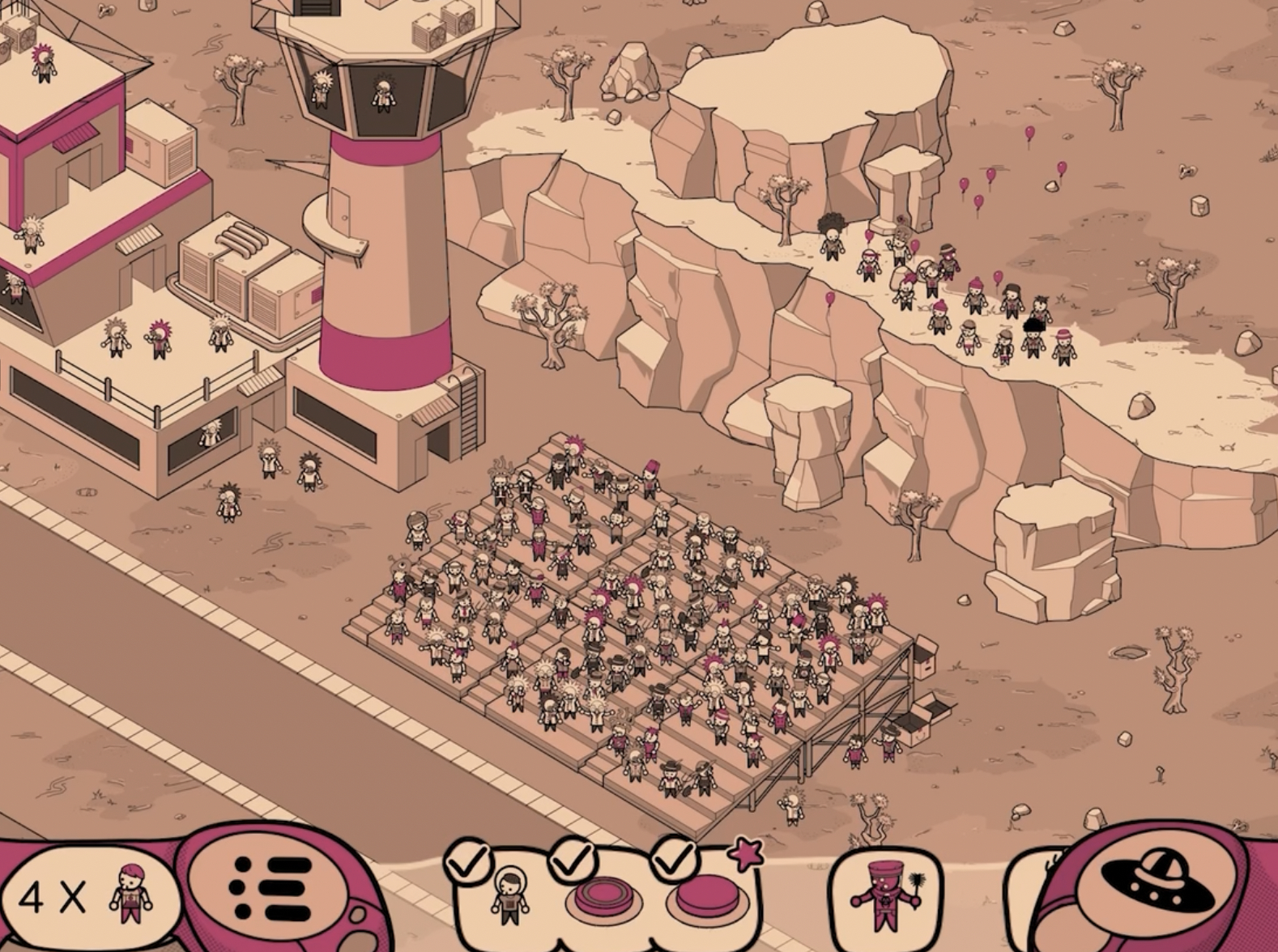This screenshot has height=952, width=1278.
Task: Select the found astronaut character target
Action: click(x=509, y=897)
